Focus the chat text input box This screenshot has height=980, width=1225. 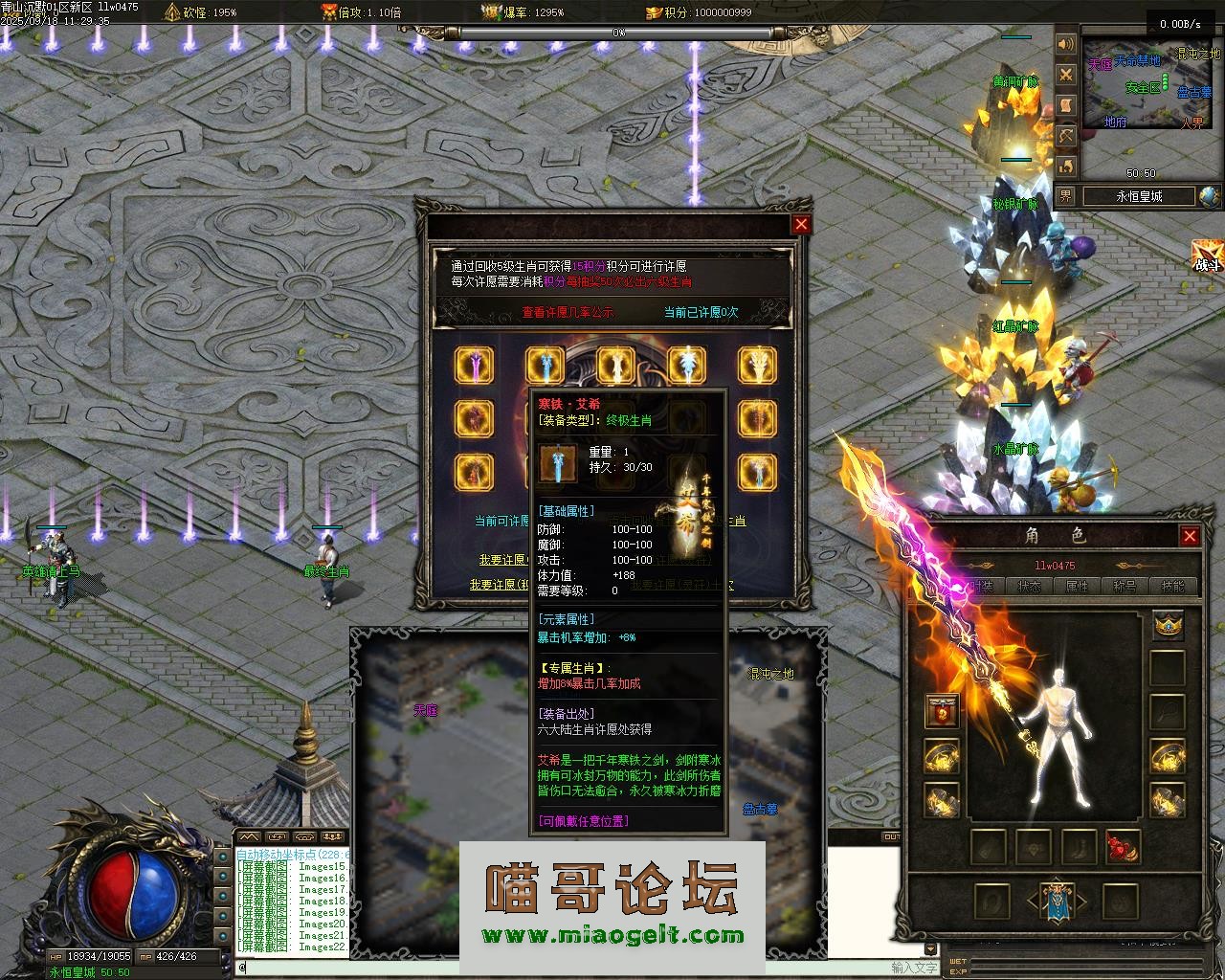pyautogui.click(x=565, y=968)
